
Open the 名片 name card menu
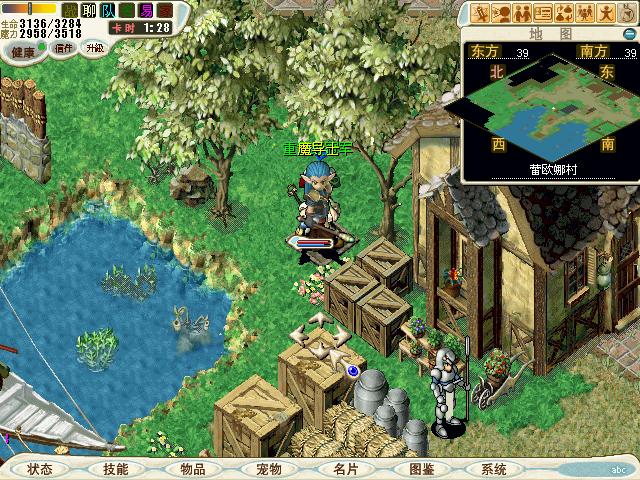(x=344, y=468)
